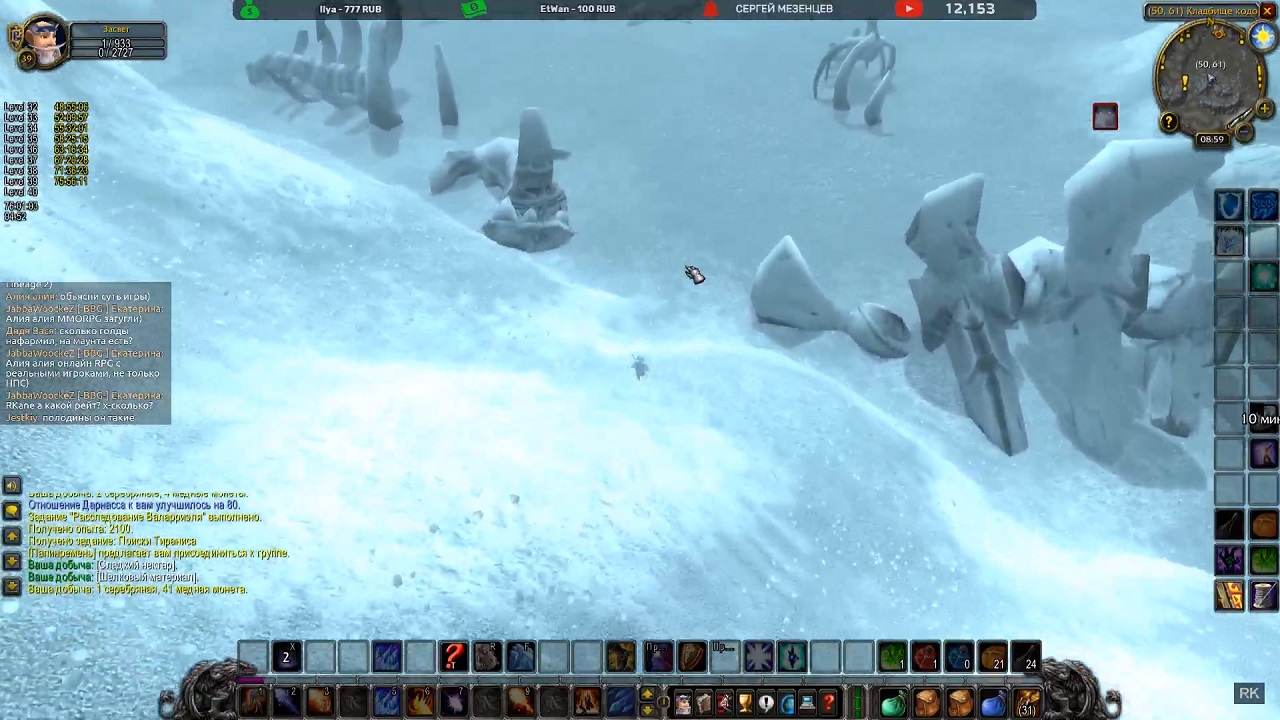Open the day-night calendar sun icon
Screen dimensions: 1280x720
coord(1263,36)
